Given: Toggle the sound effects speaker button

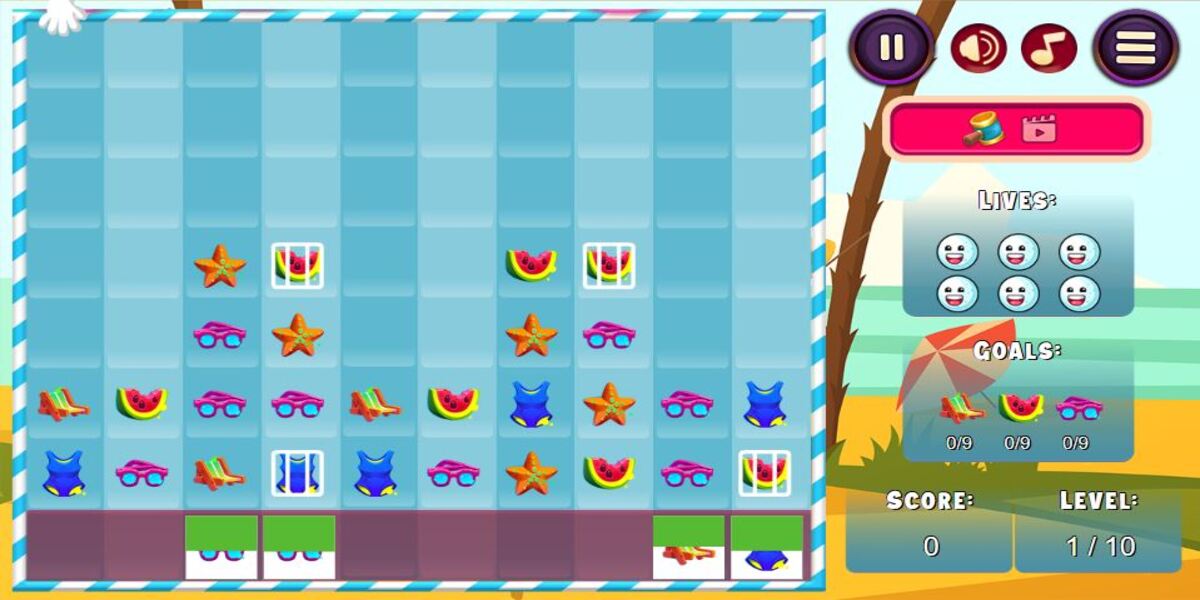Looking at the screenshot, I should [x=978, y=48].
